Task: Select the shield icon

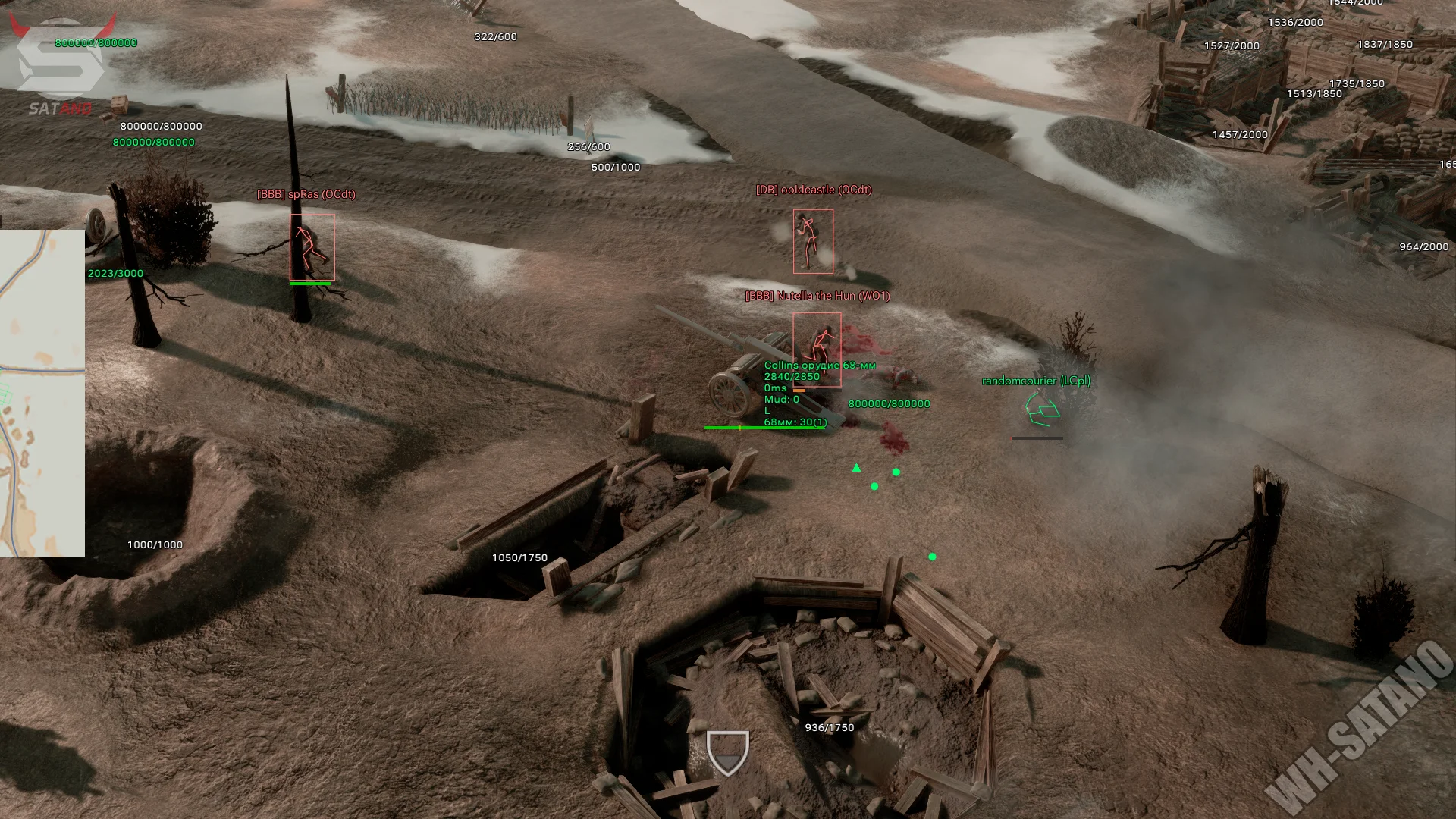Action: (x=727, y=752)
